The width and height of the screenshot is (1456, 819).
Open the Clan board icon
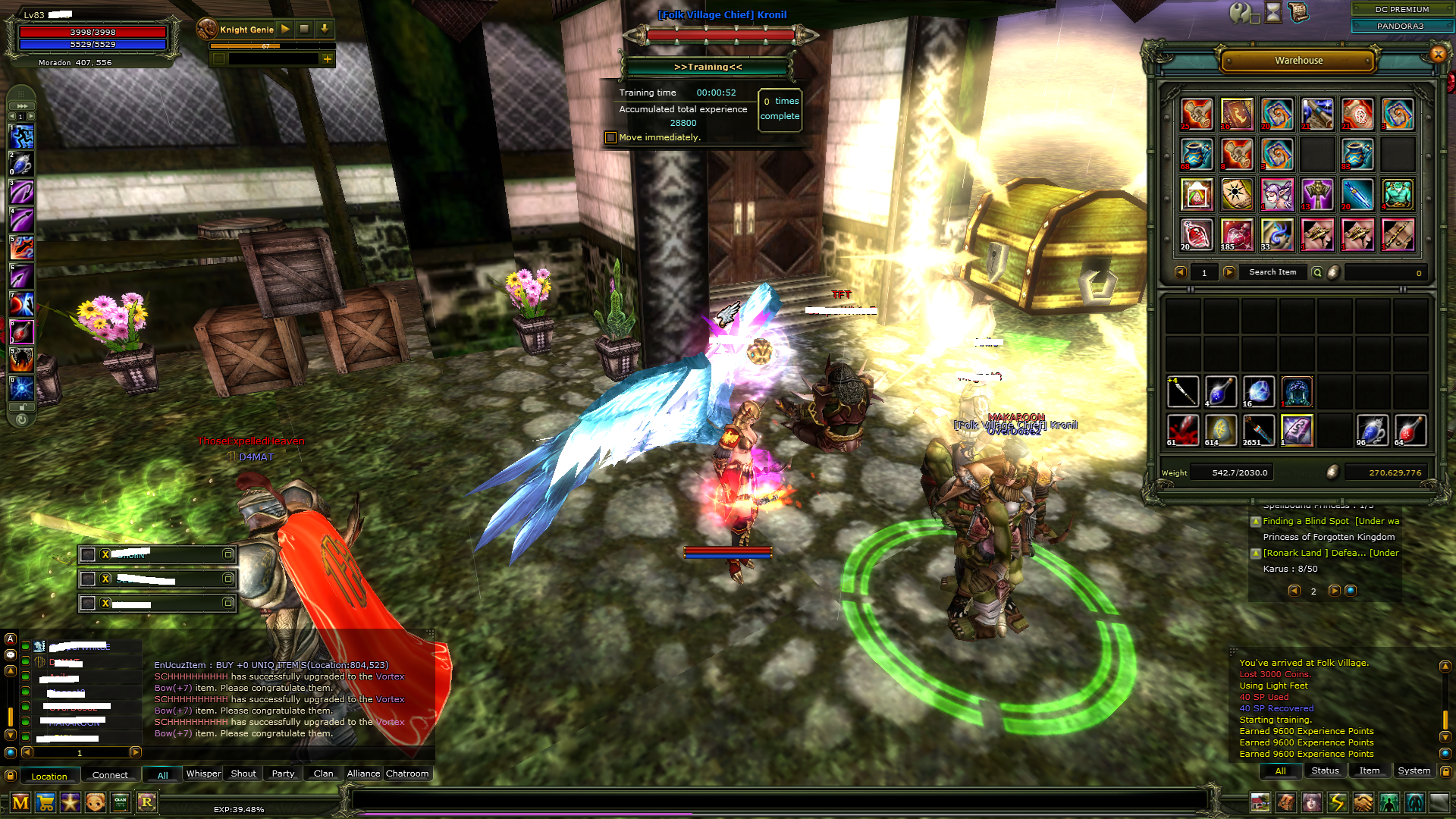pyautogui.click(x=120, y=802)
